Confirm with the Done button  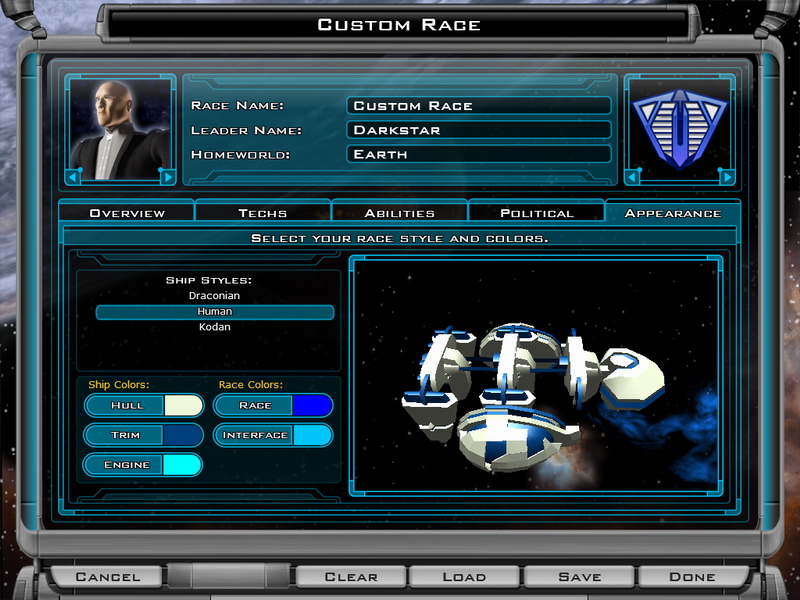[692, 577]
